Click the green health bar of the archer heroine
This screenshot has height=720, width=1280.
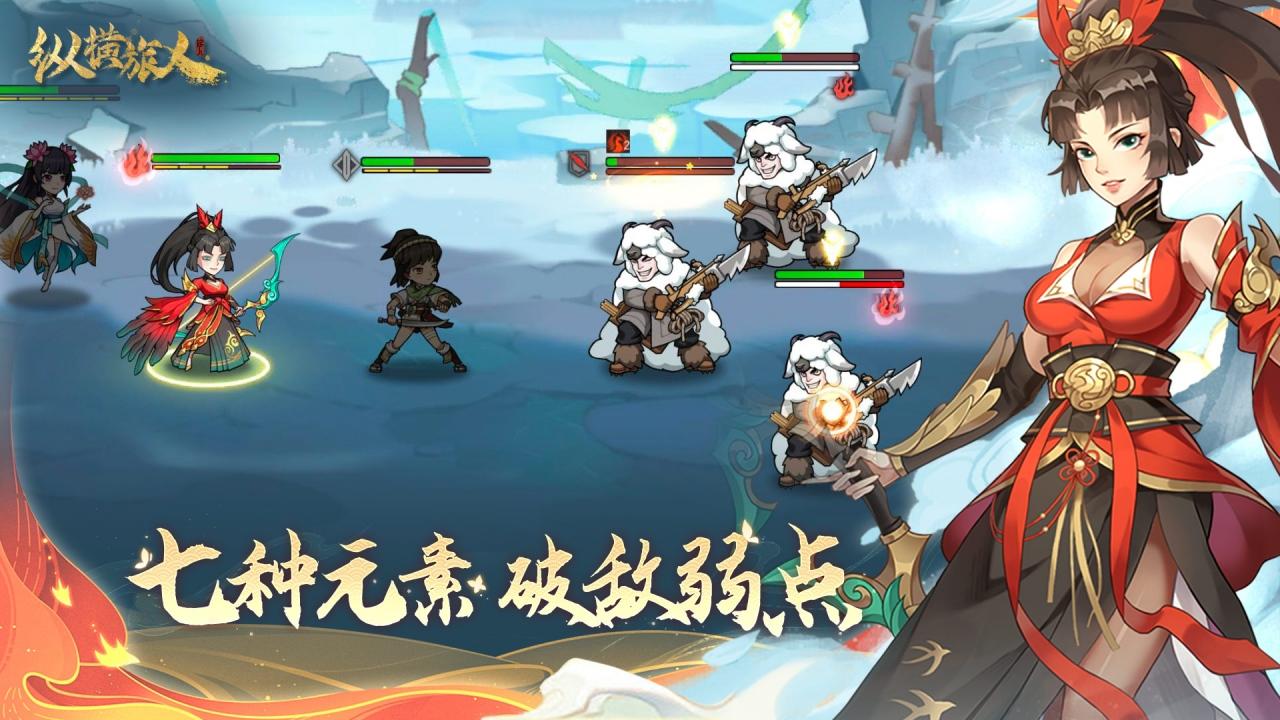215,157
